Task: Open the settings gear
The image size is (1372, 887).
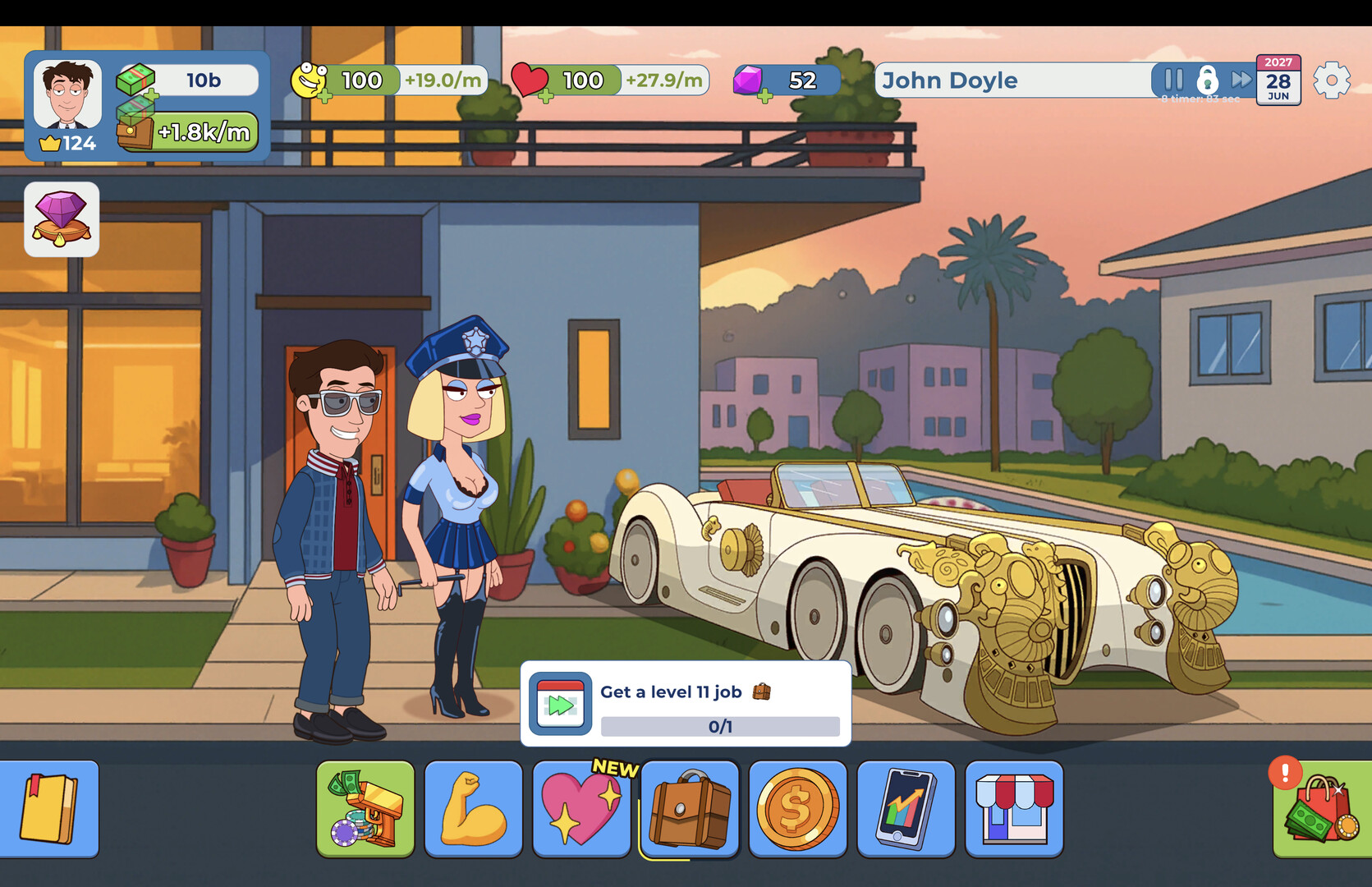Action: [1332, 80]
